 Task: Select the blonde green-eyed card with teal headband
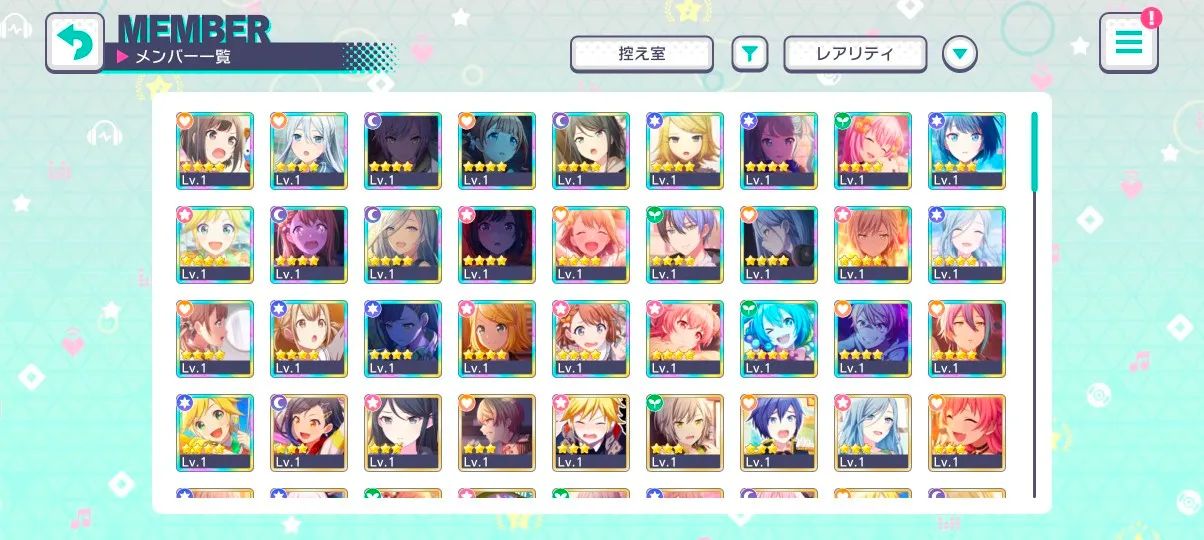point(215,432)
